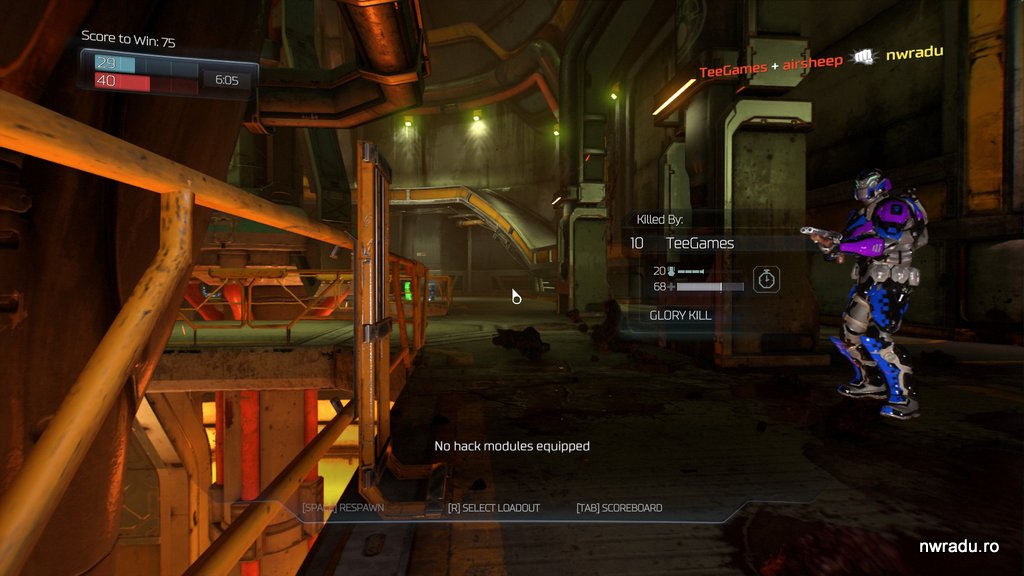The image size is (1024, 576).
Task: Show the Scoreboard
Action: (619, 508)
